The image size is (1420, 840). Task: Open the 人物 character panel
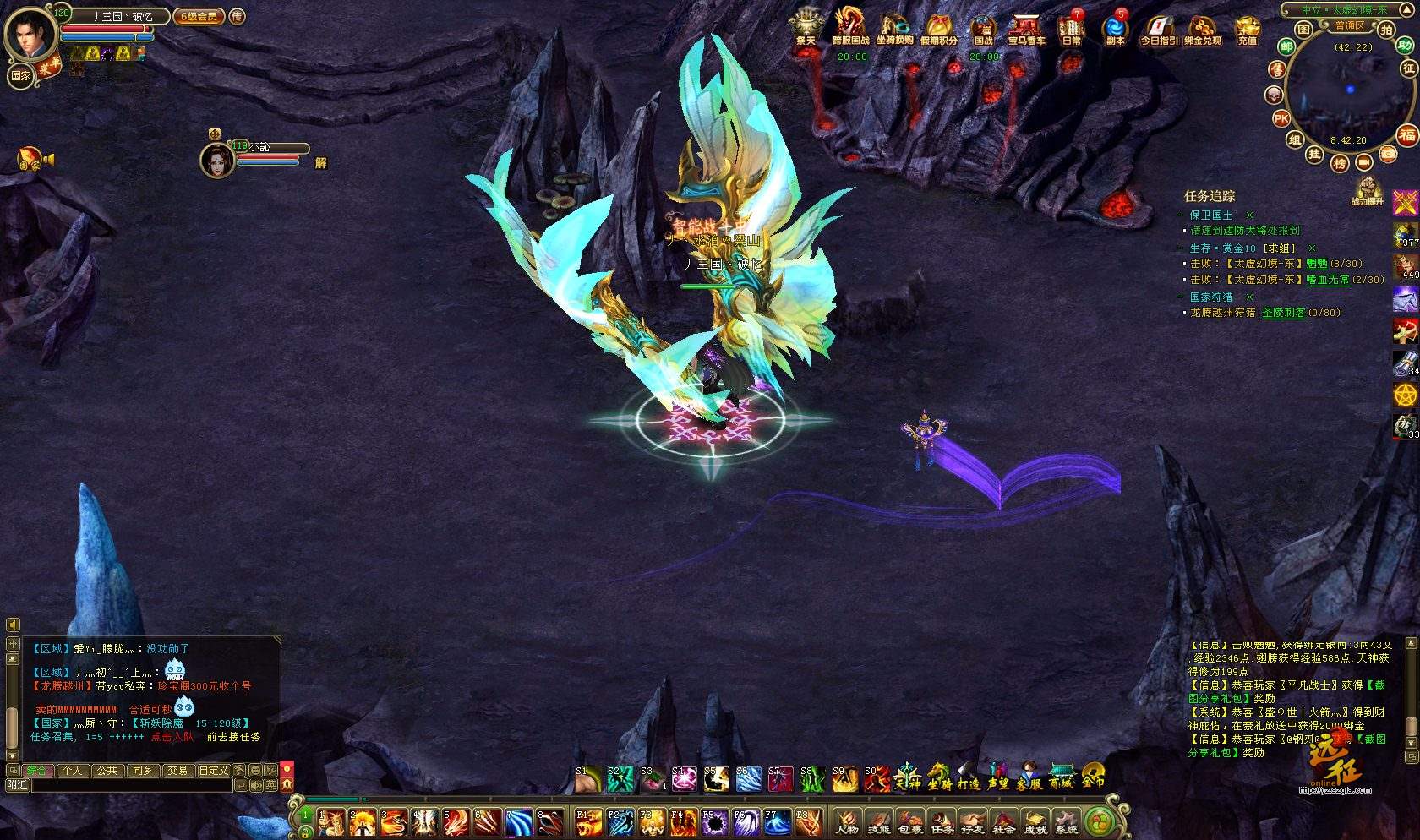coord(848,821)
